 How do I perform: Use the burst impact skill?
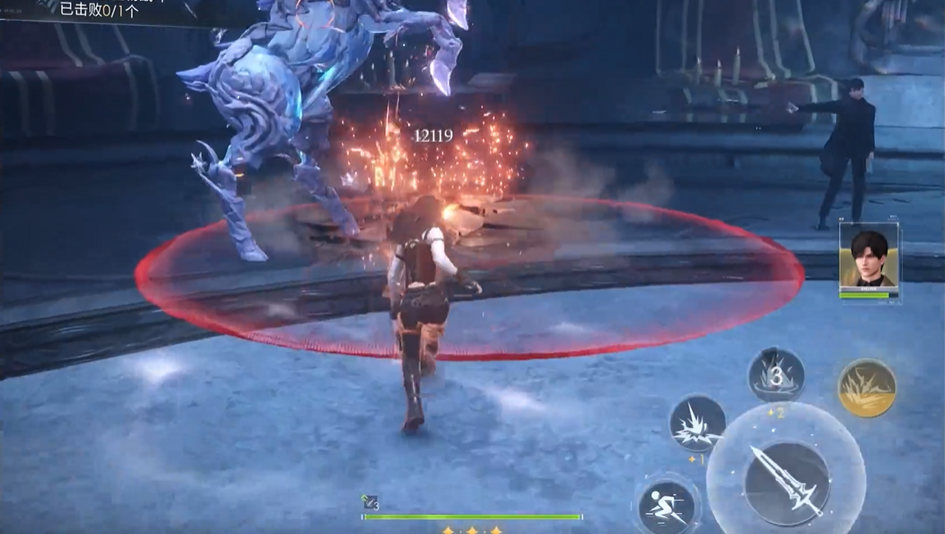(x=697, y=424)
